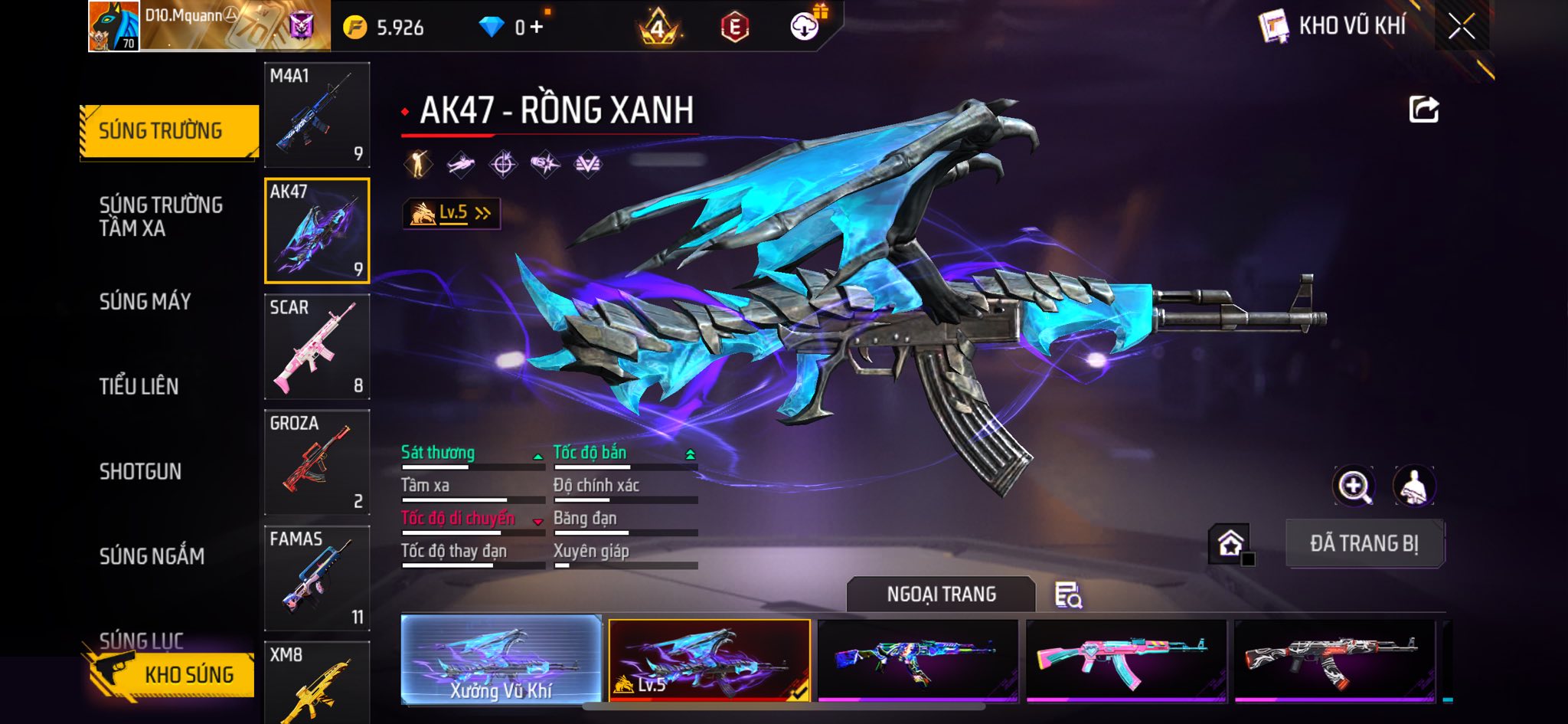The width and height of the screenshot is (1568, 724).
Task: Switch to Súng Trường Tầm Xa category
Action: pyautogui.click(x=161, y=216)
